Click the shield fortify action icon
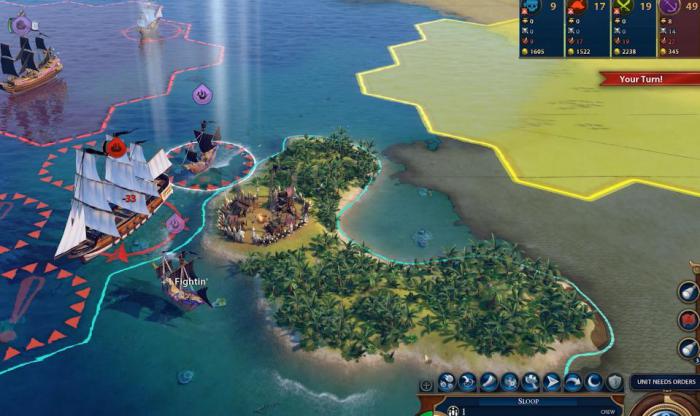The image size is (700, 416). 615,382
